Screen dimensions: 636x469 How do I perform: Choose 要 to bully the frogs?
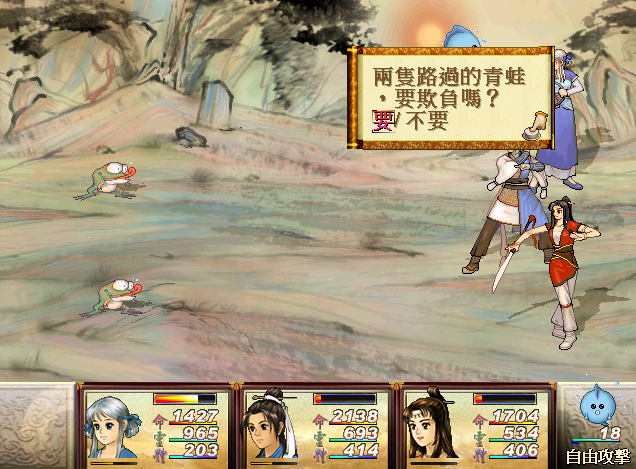383,122
